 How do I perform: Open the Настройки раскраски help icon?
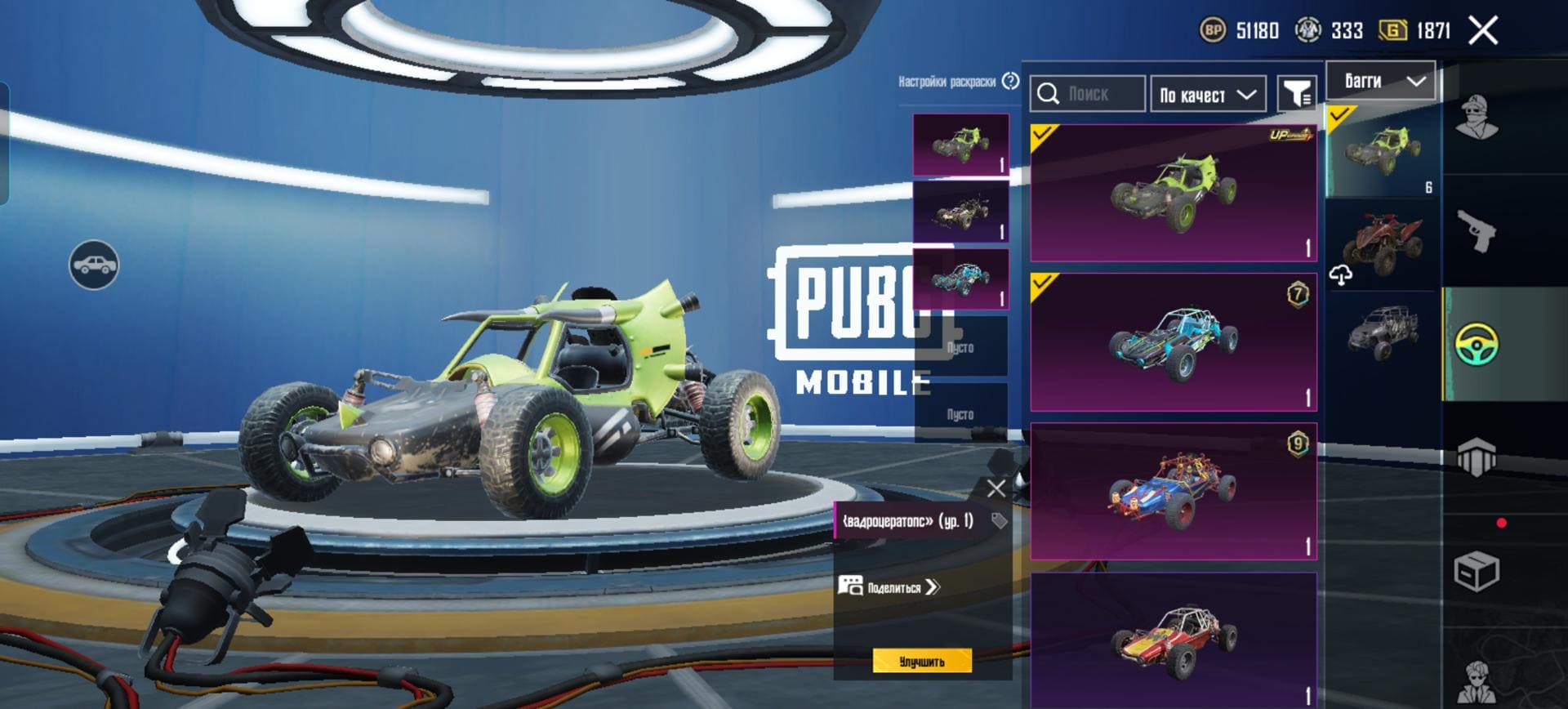(1011, 81)
